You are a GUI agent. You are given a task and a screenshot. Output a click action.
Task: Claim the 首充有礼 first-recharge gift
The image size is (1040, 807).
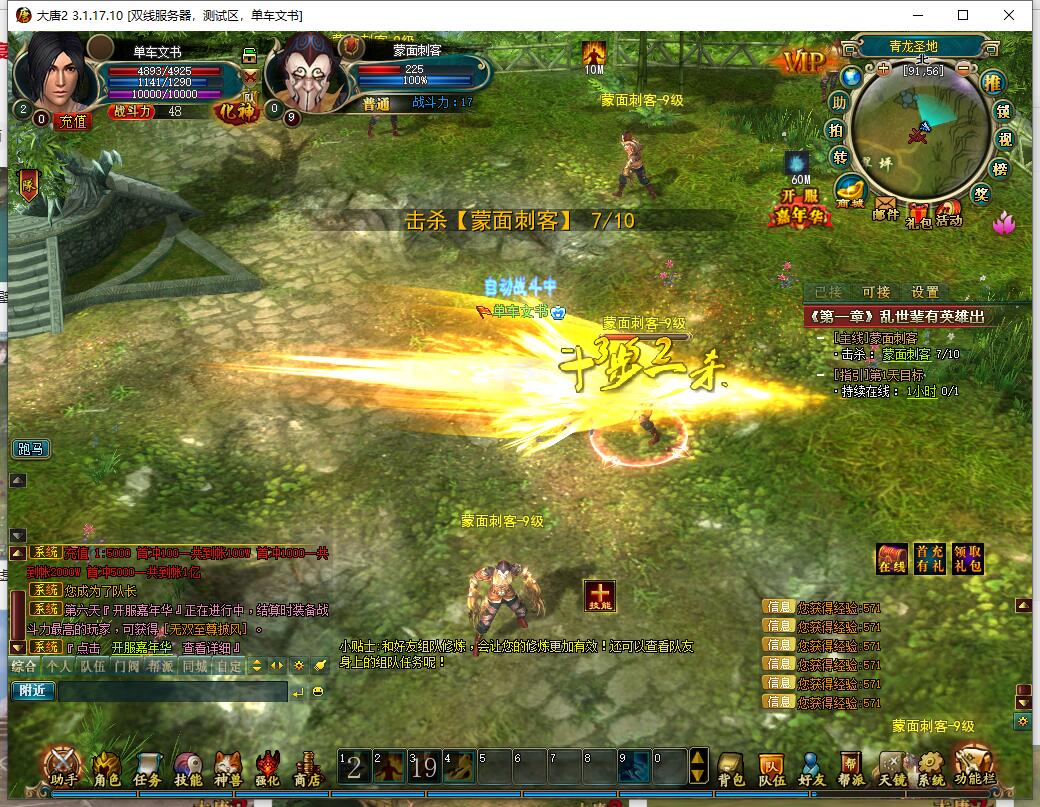pos(929,559)
